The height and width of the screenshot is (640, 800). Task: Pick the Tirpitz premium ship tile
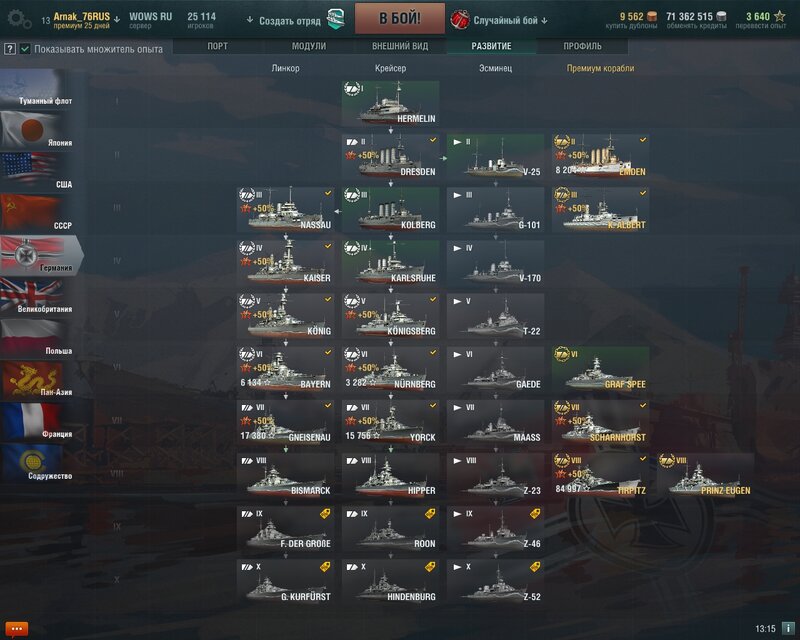click(600, 475)
